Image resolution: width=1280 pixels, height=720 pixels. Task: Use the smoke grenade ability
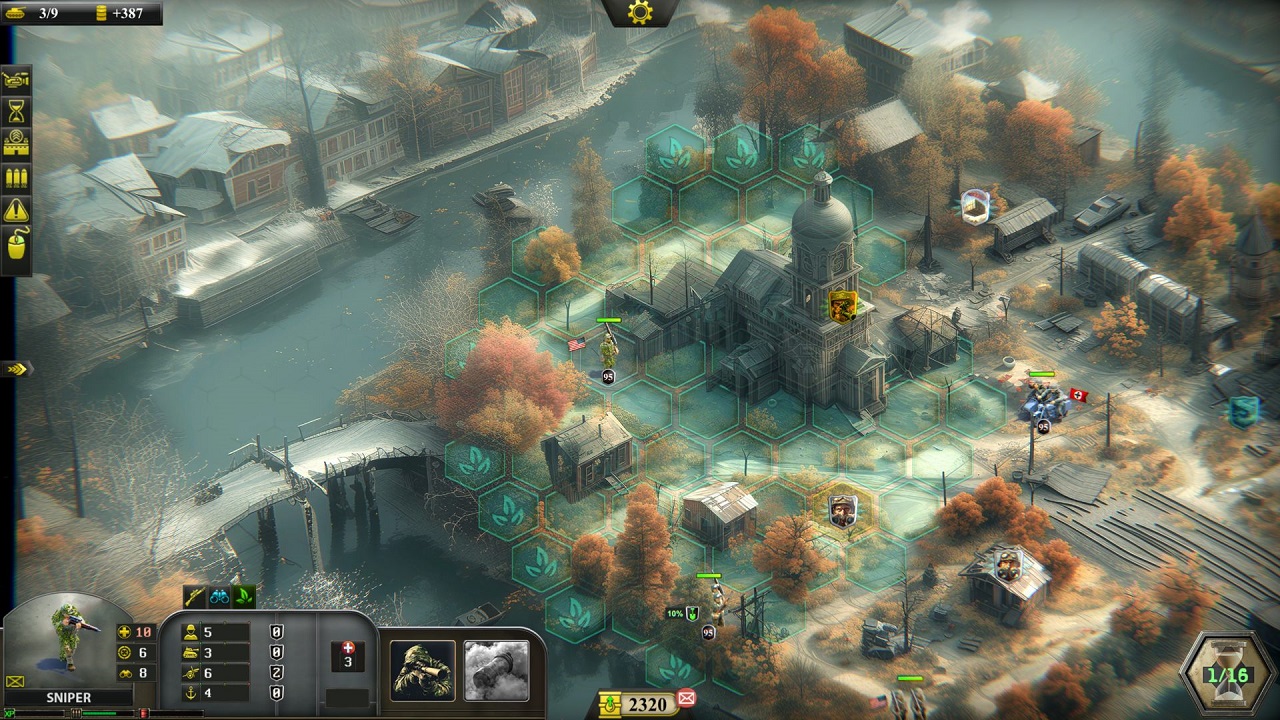[496, 669]
